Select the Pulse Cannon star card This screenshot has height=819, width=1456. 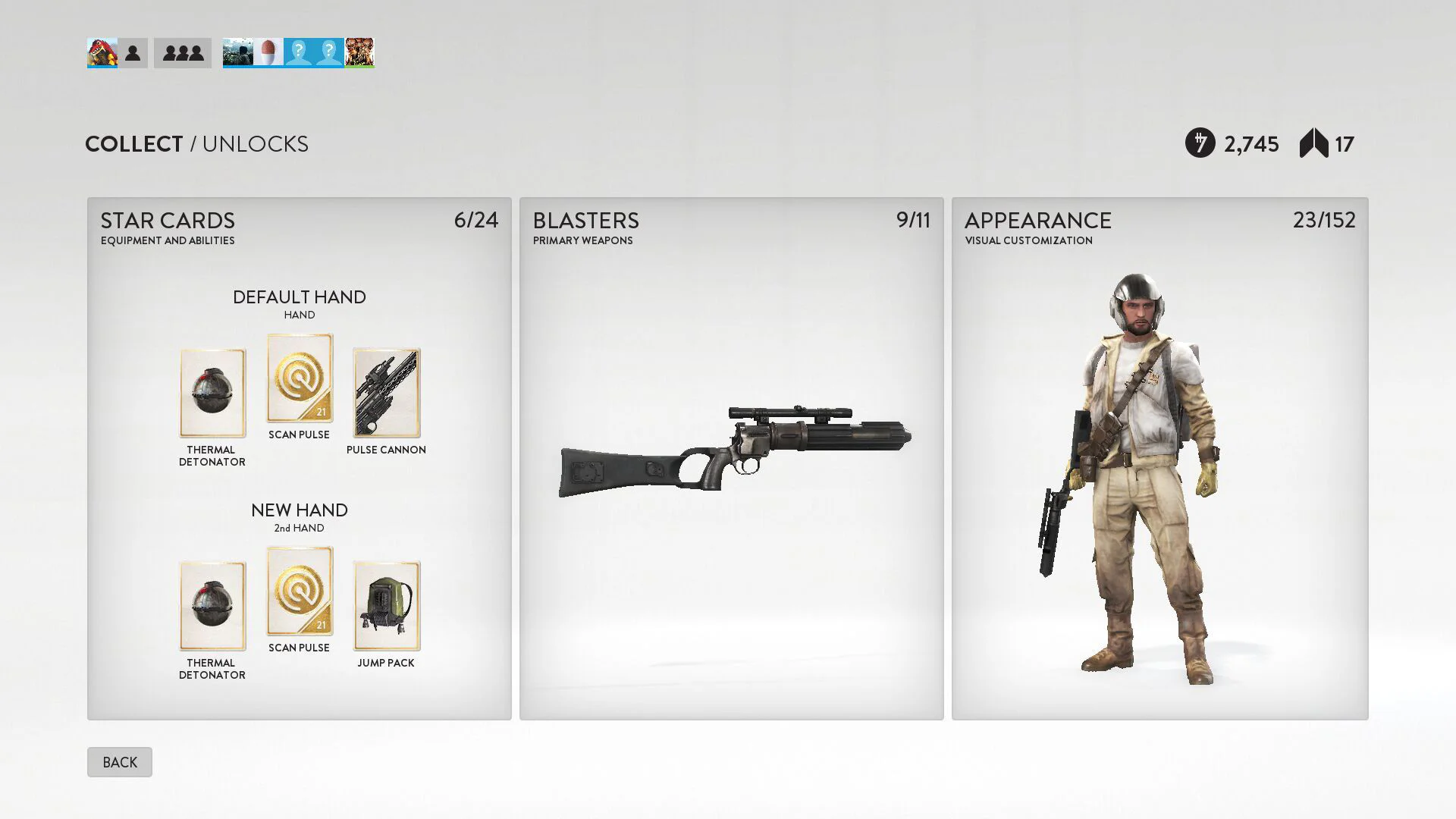tap(386, 392)
